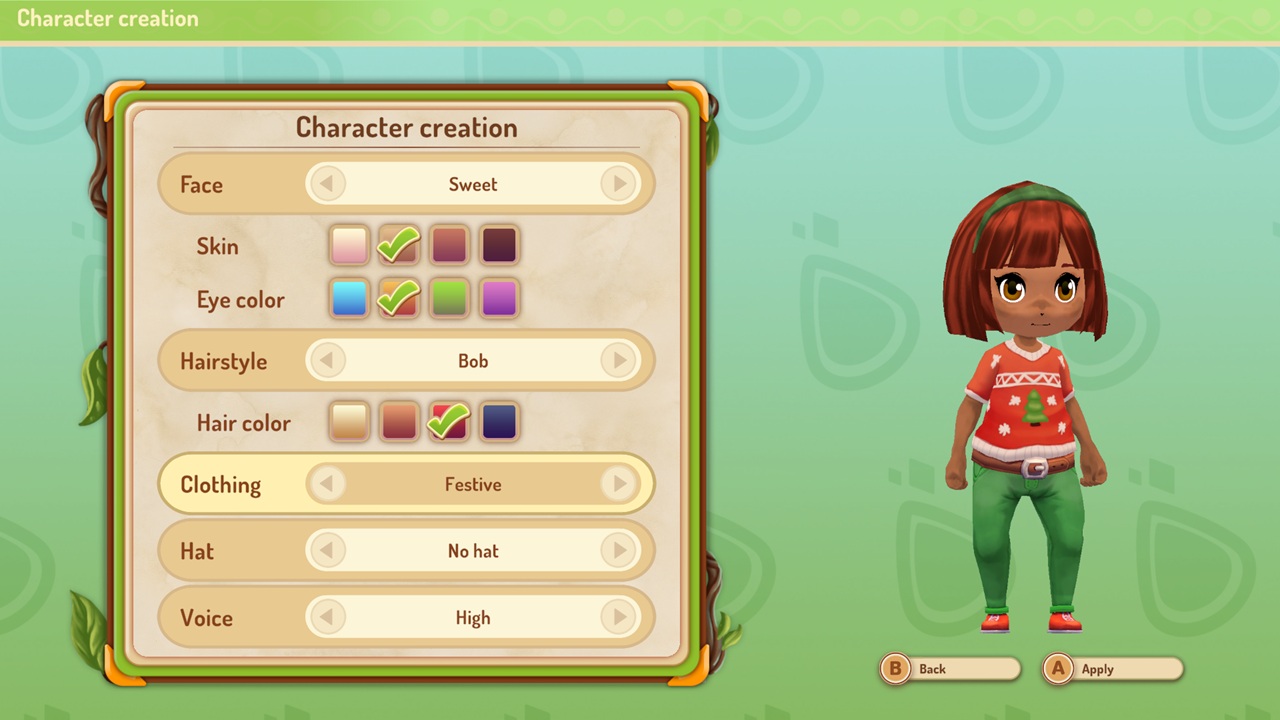
Task: Pick the navy blue hair color
Action: point(498,422)
